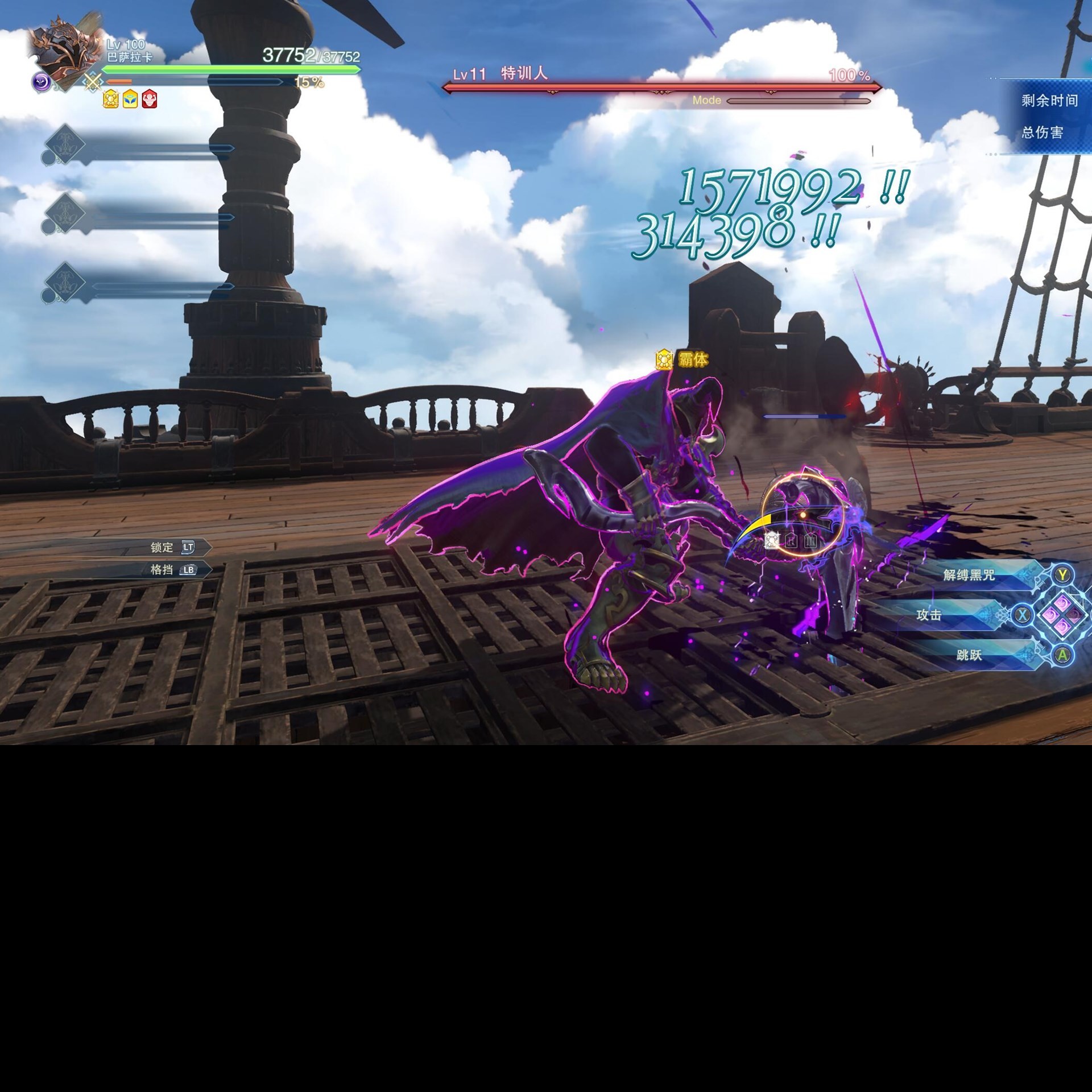The height and width of the screenshot is (1092, 1092).
Task: Select the topmost diamond skill slot icon
Action: (64, 147)
